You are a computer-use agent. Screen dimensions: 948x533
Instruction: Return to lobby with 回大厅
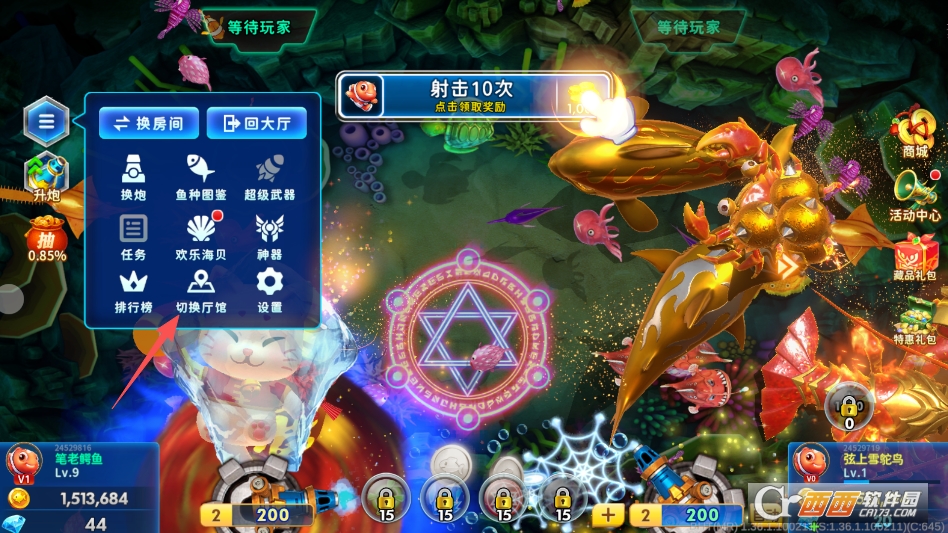tap(256, 123)
